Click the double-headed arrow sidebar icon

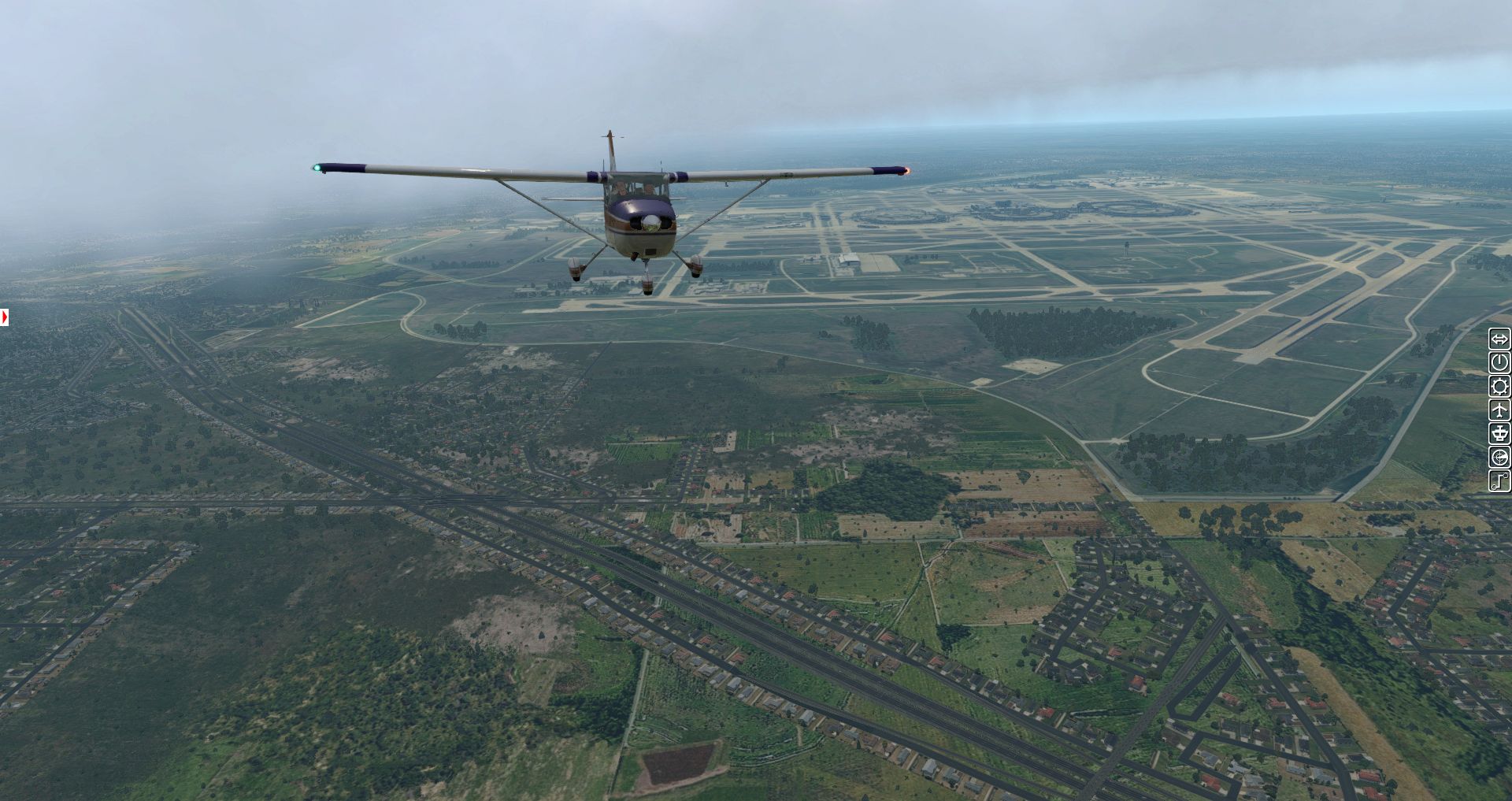click(1499, 339)
